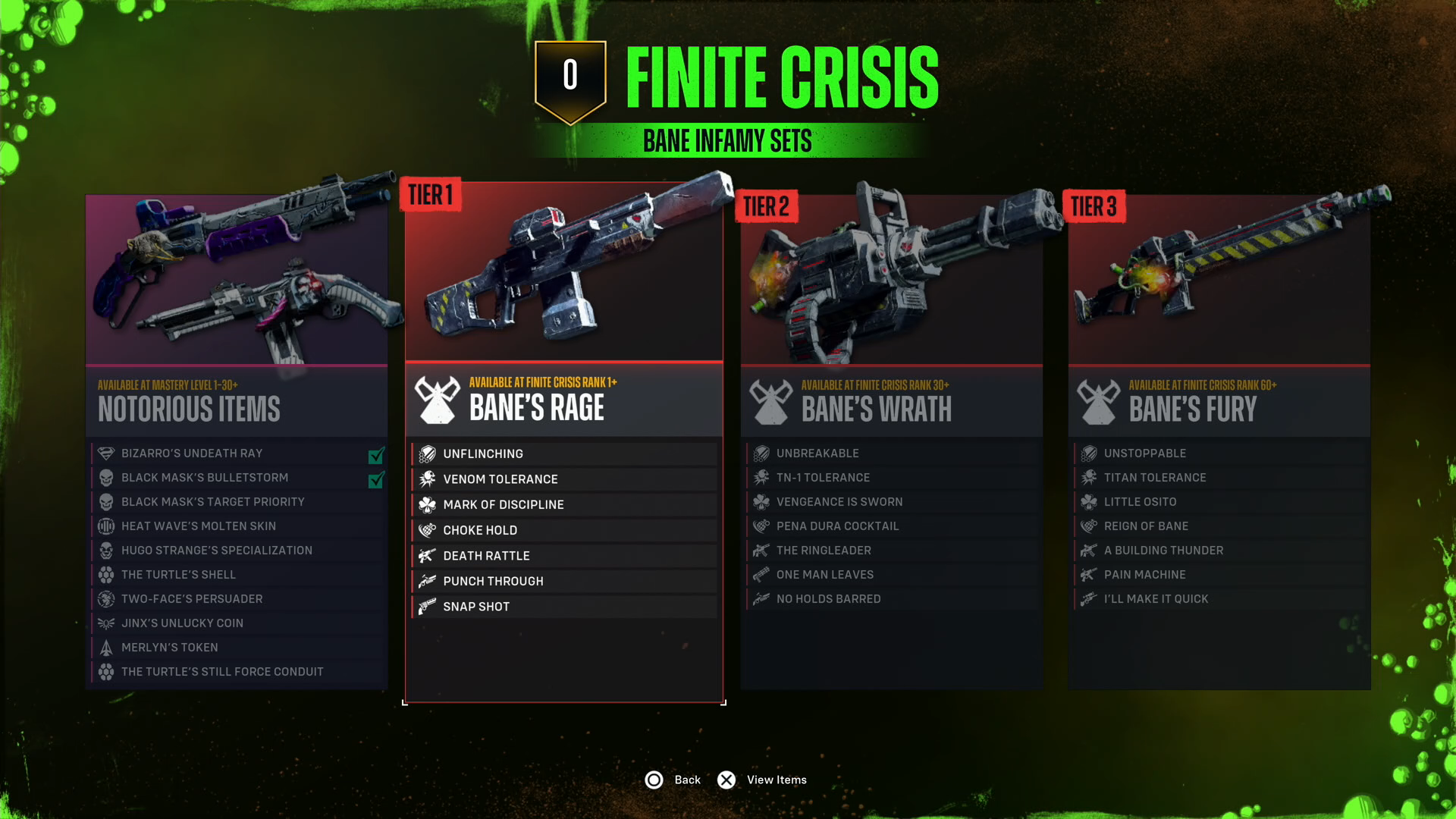The height and width of the screenshot is (819, 1456).
Task: Choose Mark of Discipline from the list
Action: click(x=563, y=505)
